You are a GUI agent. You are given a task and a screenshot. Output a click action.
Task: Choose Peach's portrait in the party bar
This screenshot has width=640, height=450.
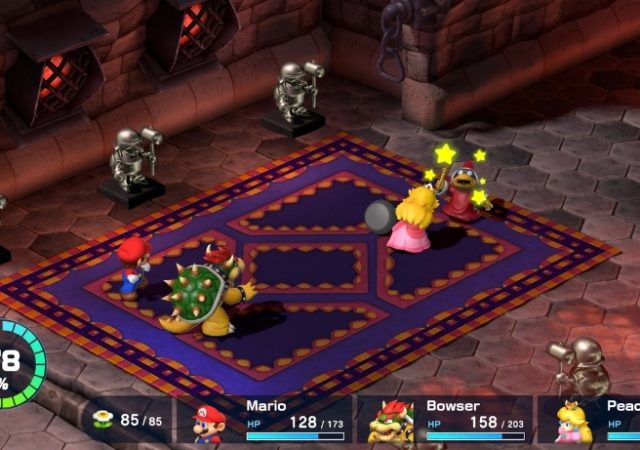574,423
